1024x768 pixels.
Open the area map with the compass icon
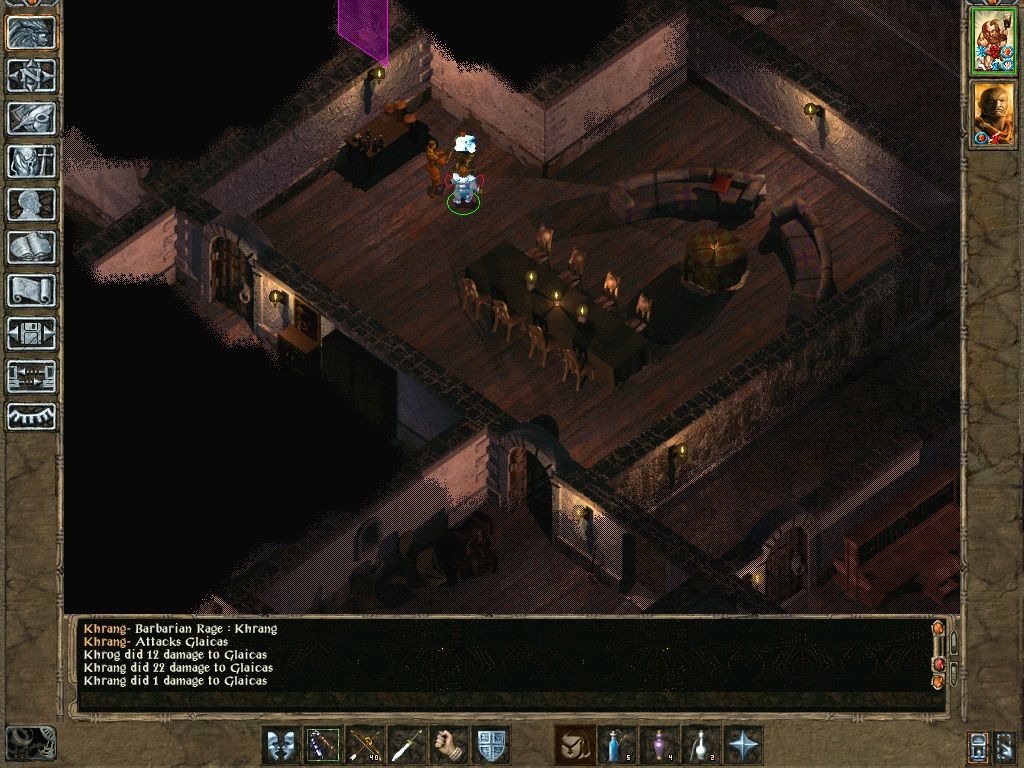coord(32,75)
